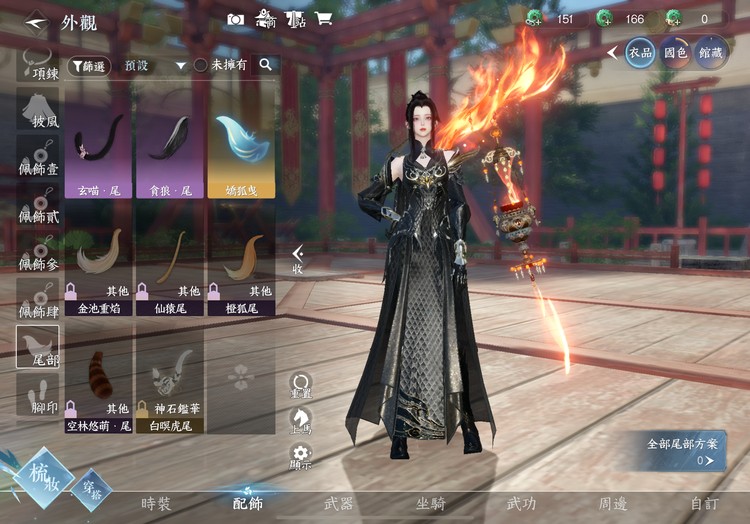
Task: Switch to the 國色 view
Action: (x=674, y=52)
